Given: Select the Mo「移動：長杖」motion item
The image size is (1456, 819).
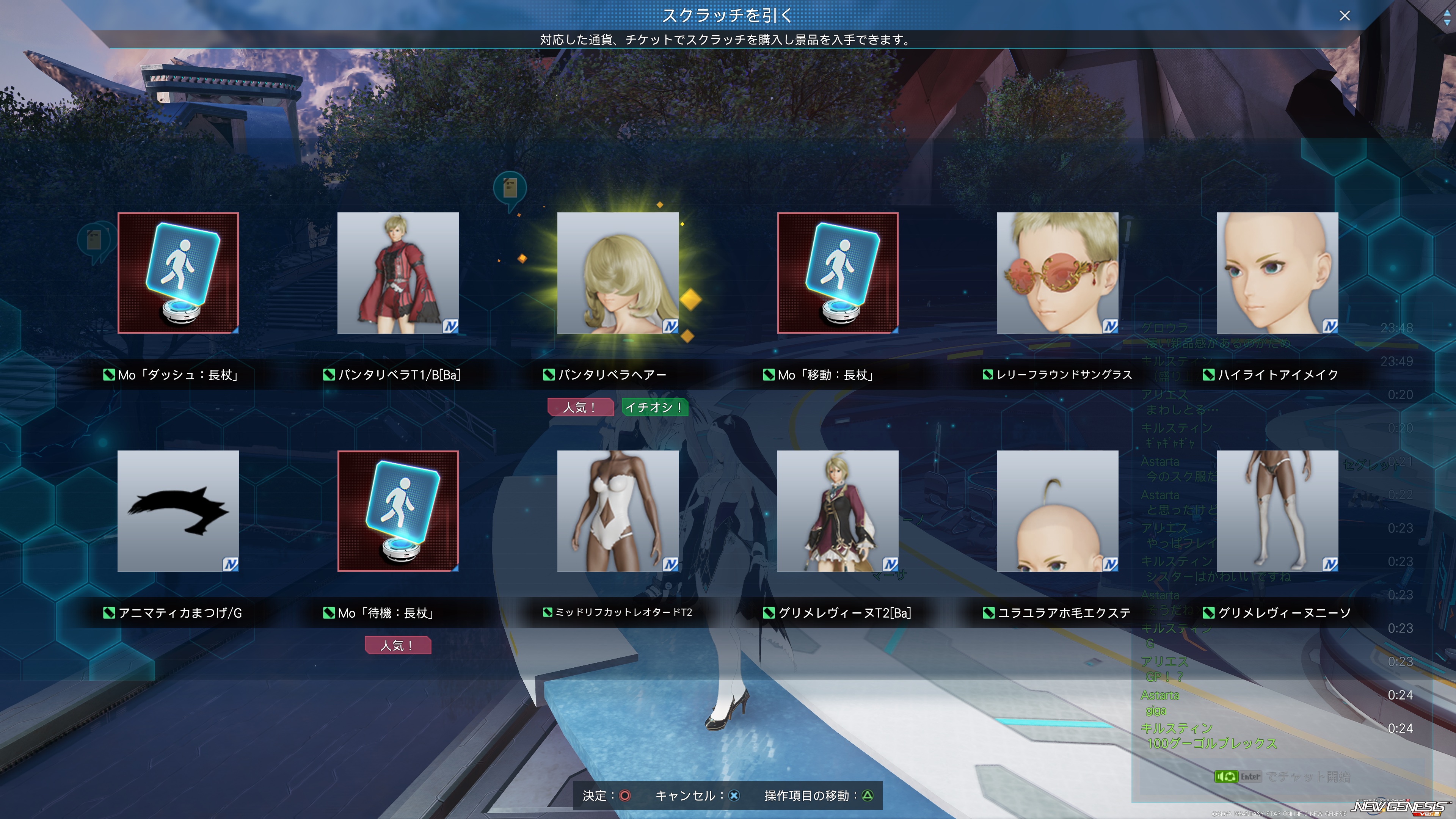Looking at the screenshot, I should pyautogui.click(x=838, y=273).
